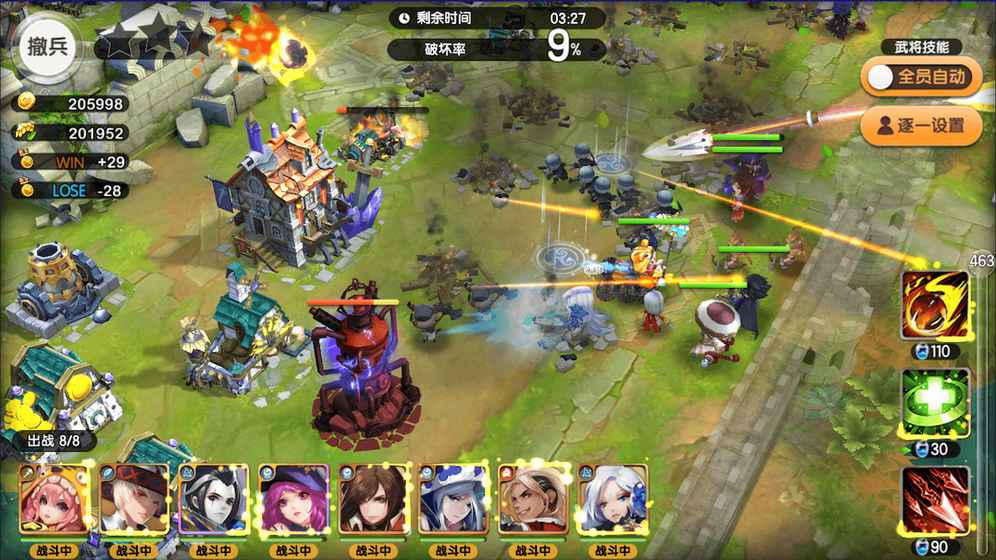Choose the hero wearing the blue-and-white hat
This screenshot has width=996, height=560.
pos(454,499)
